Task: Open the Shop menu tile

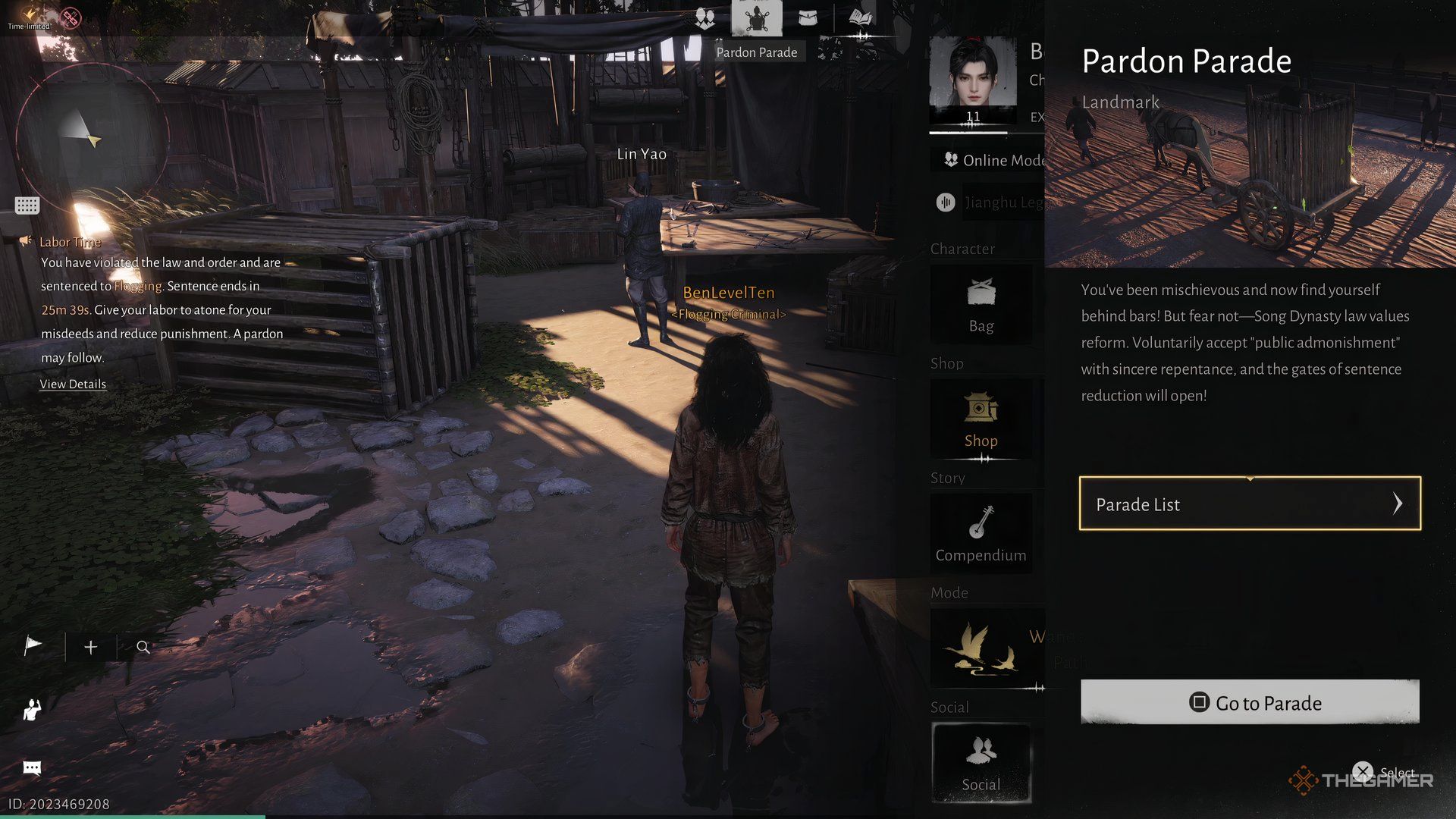Action: (x=981, y=419)
